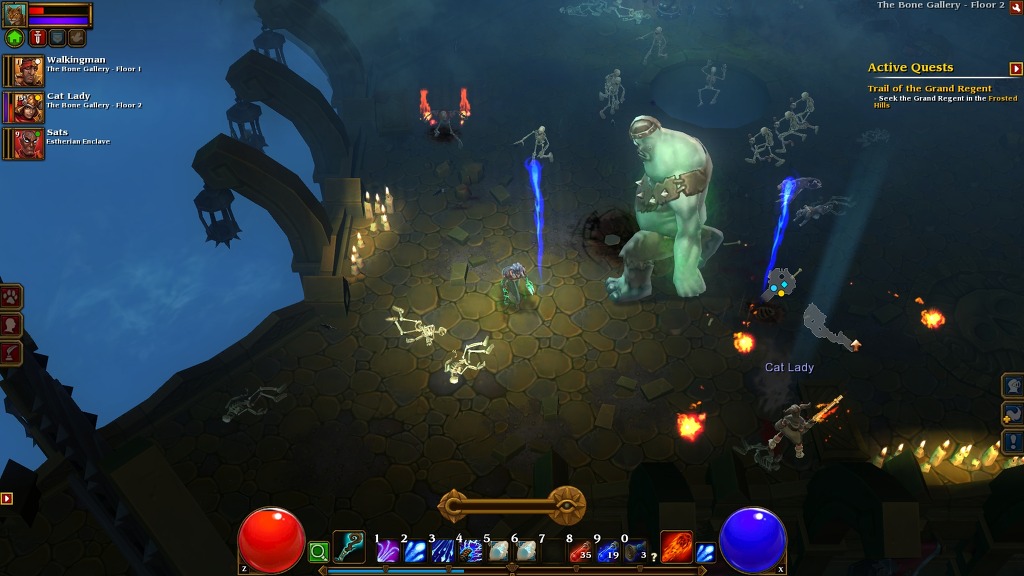Open the pet panel with paw button
1024x576 pixels.
pos(12,297)
